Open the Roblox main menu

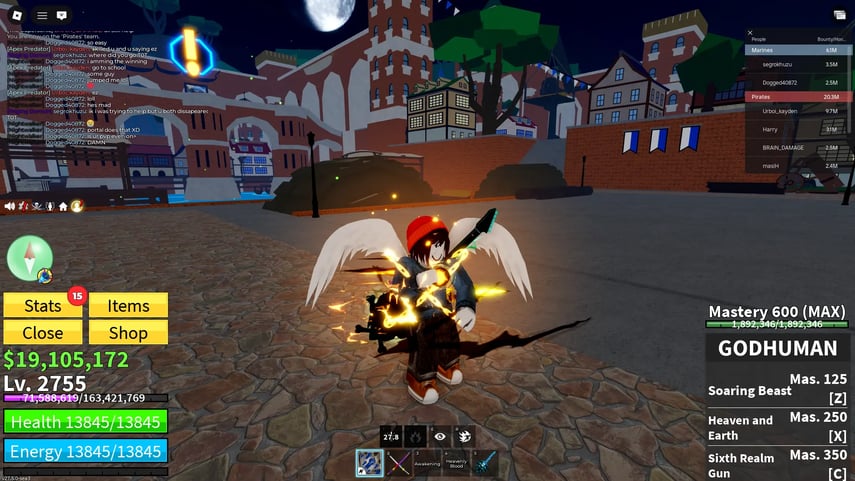(x=15, y=15)
